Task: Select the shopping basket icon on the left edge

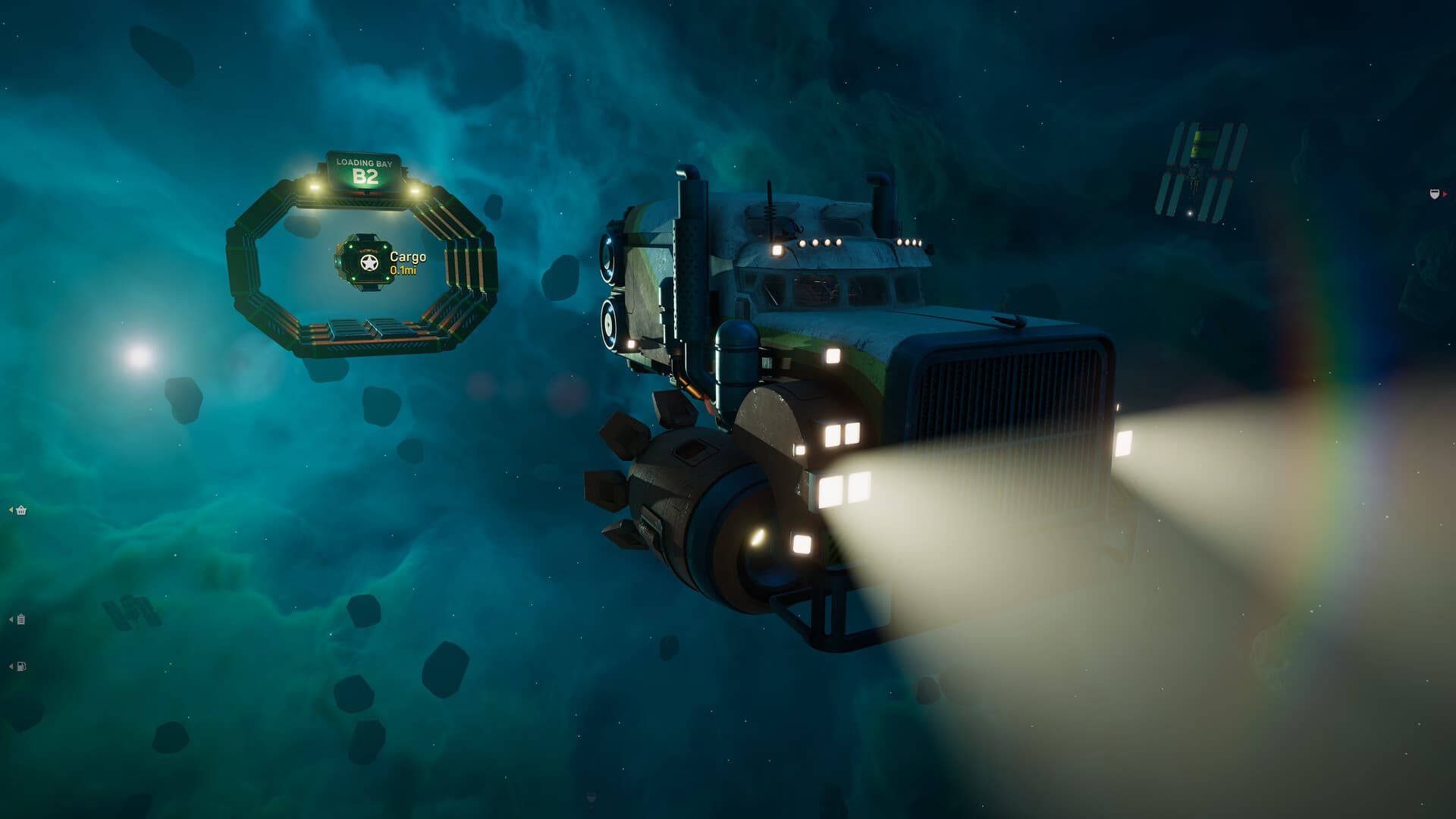Action: click(21, 511)
